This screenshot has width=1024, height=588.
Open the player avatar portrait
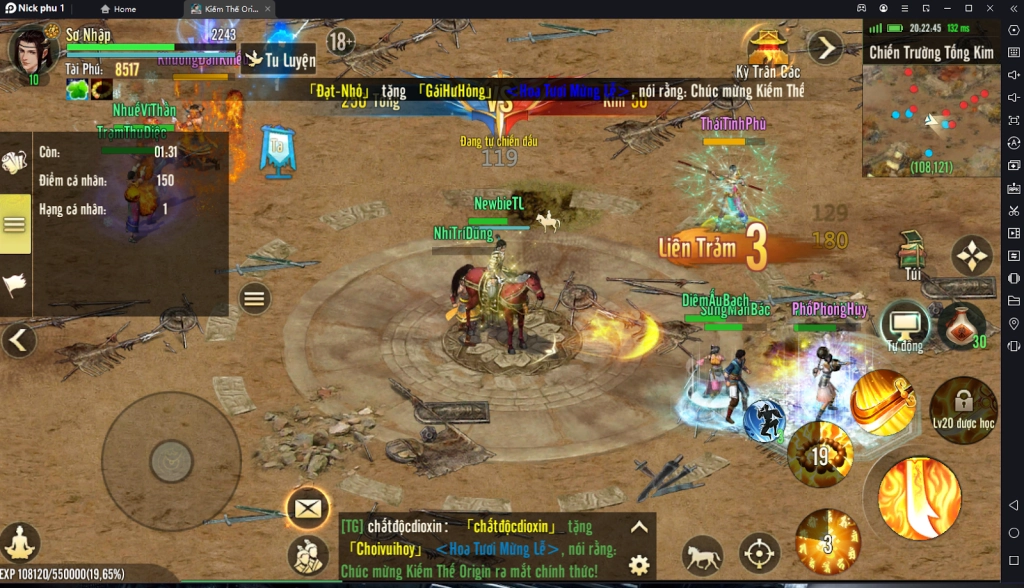[x=32, y=50]
